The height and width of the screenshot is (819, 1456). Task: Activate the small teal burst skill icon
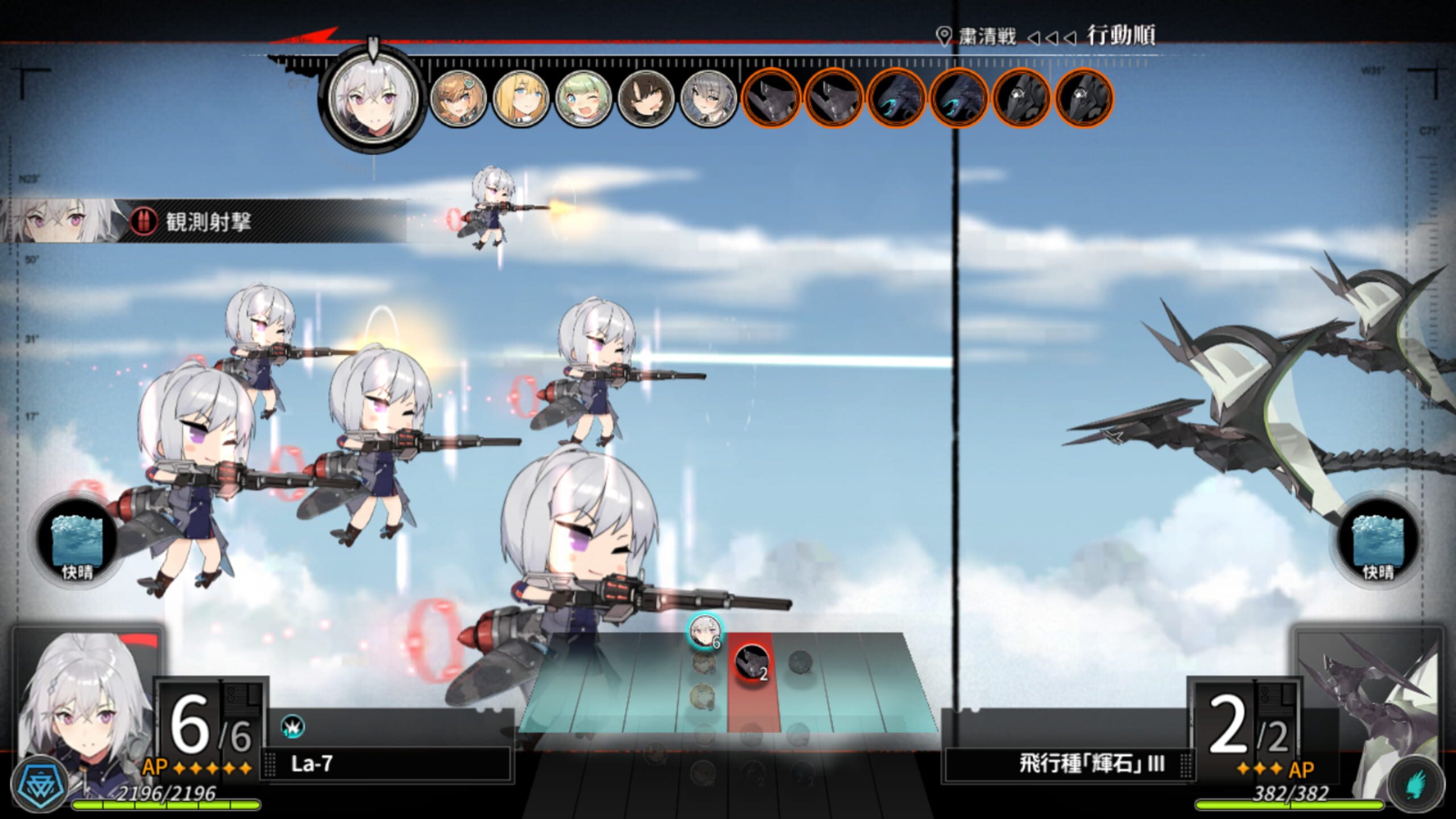(x=292, y=727)
